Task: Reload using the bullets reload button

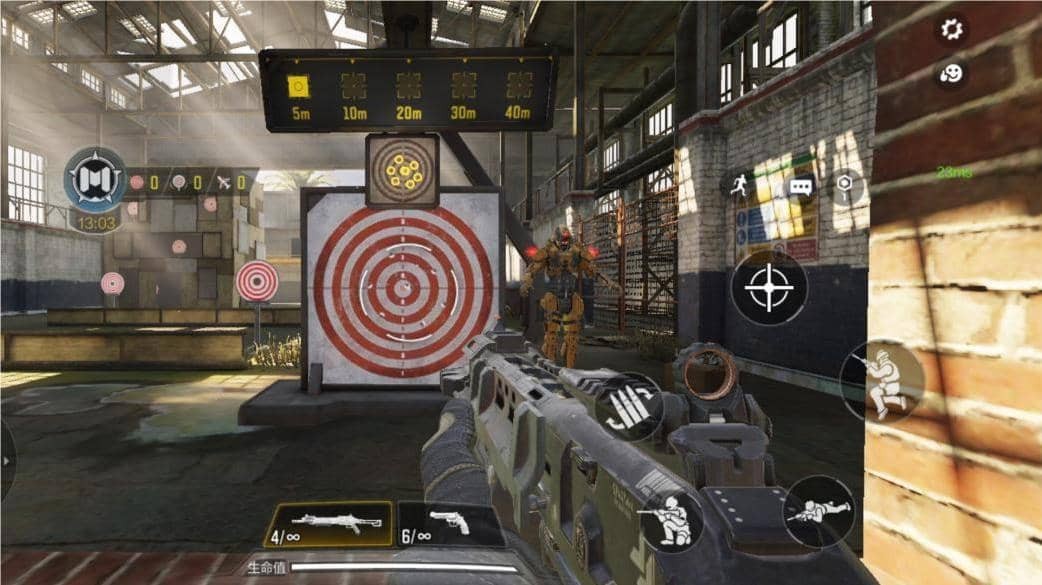Action: [631, 403]
